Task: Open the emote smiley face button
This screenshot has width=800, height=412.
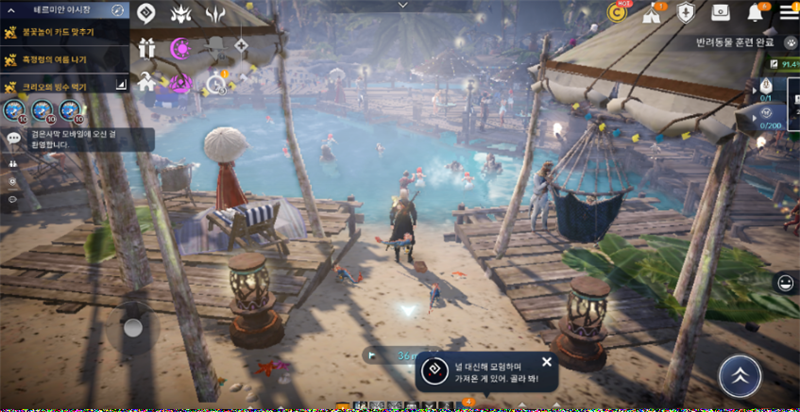Action: [785, 283]
